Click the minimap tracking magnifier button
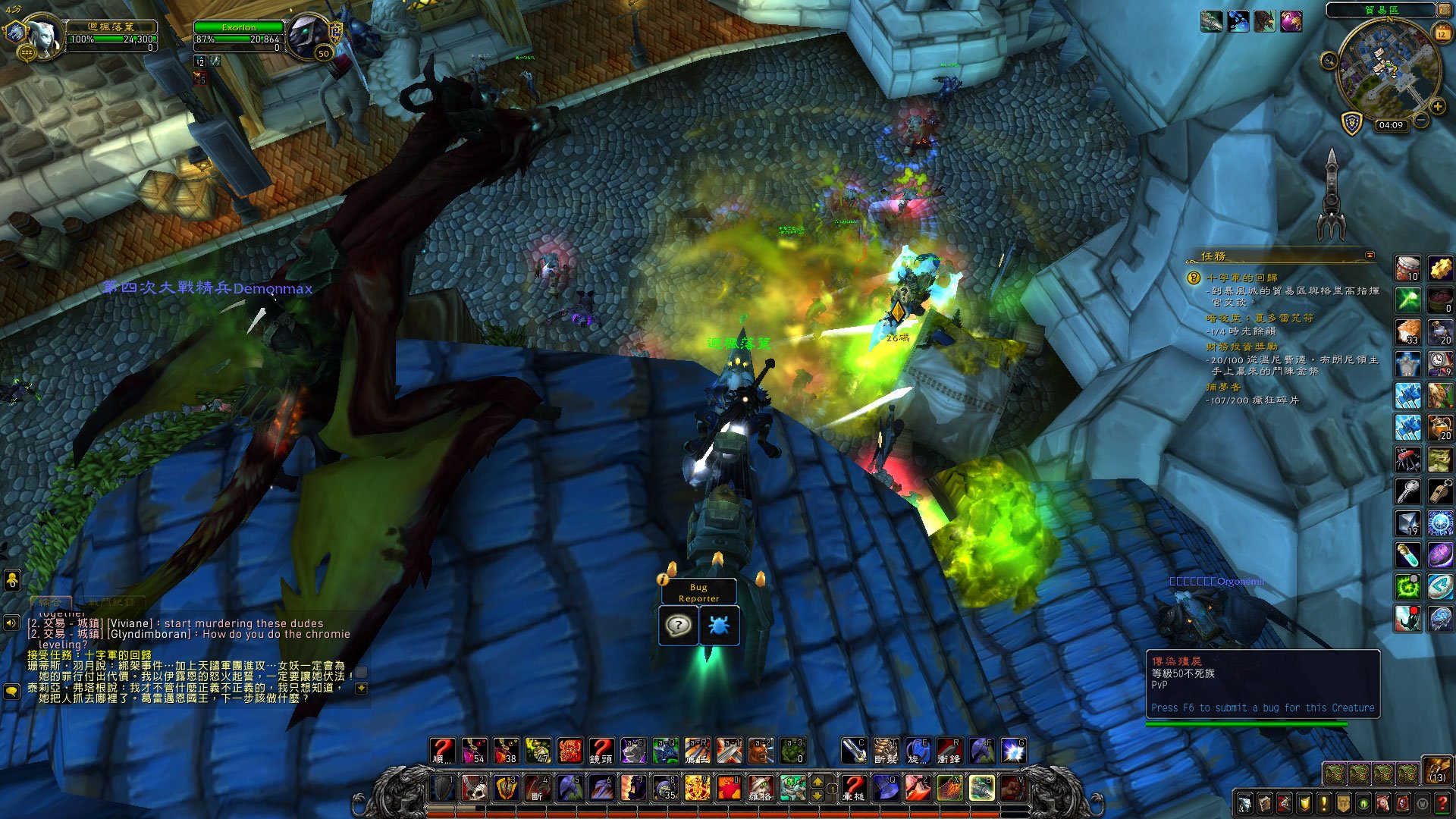The height and width of the screenshot is (819, 1456). (1329, 61)
